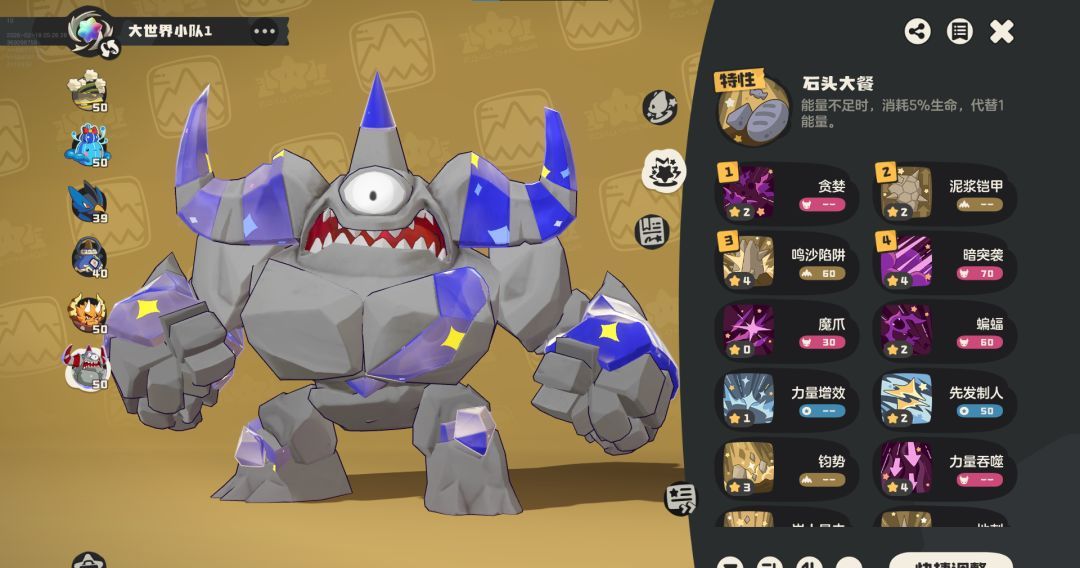Choose the 暗突袭 skill
1080x568 pixels.
point(945,263)
